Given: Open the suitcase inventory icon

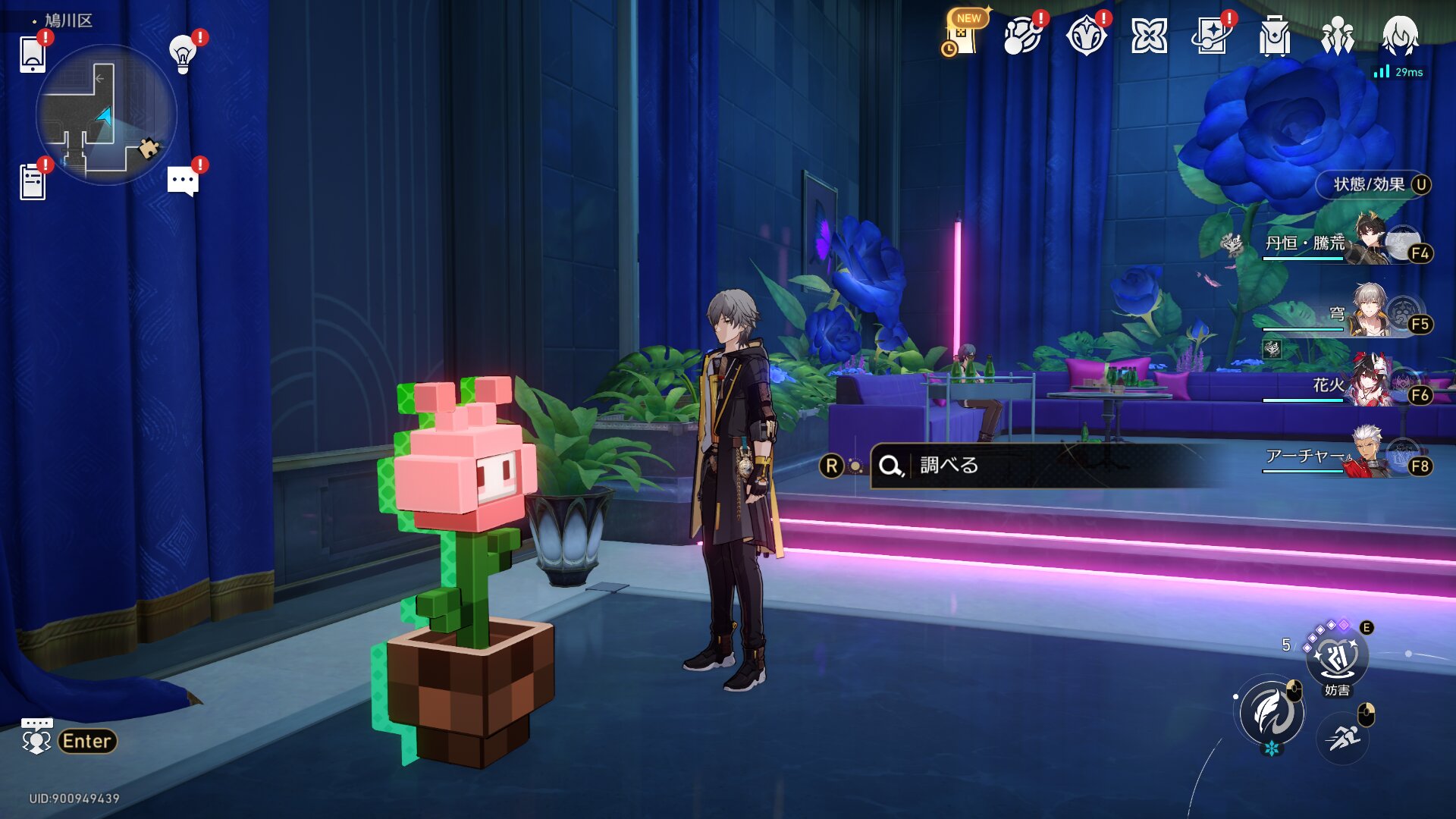Looking at the screenshot, I should click(x=1275, y=36).
